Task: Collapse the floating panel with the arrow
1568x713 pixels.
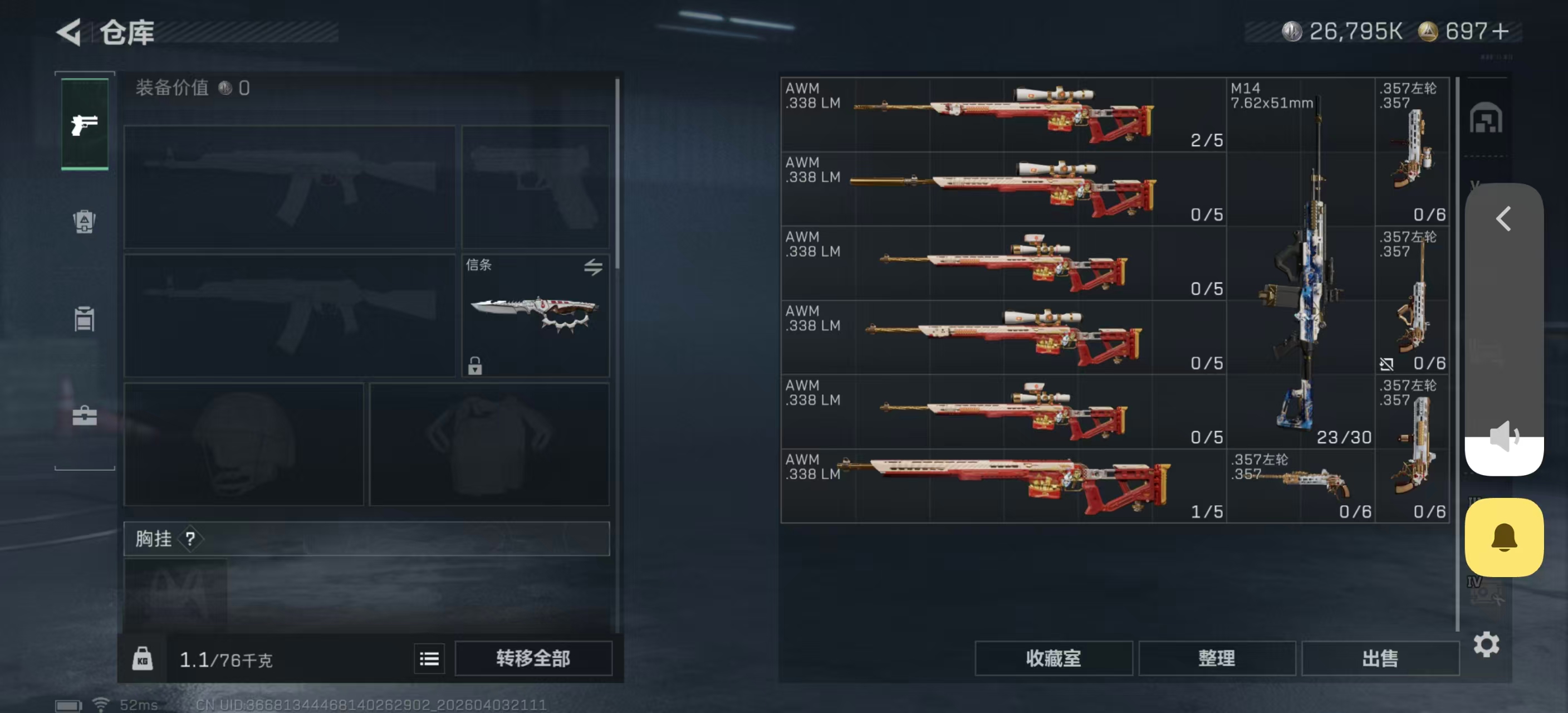Action: click(x=1503, y=218)
